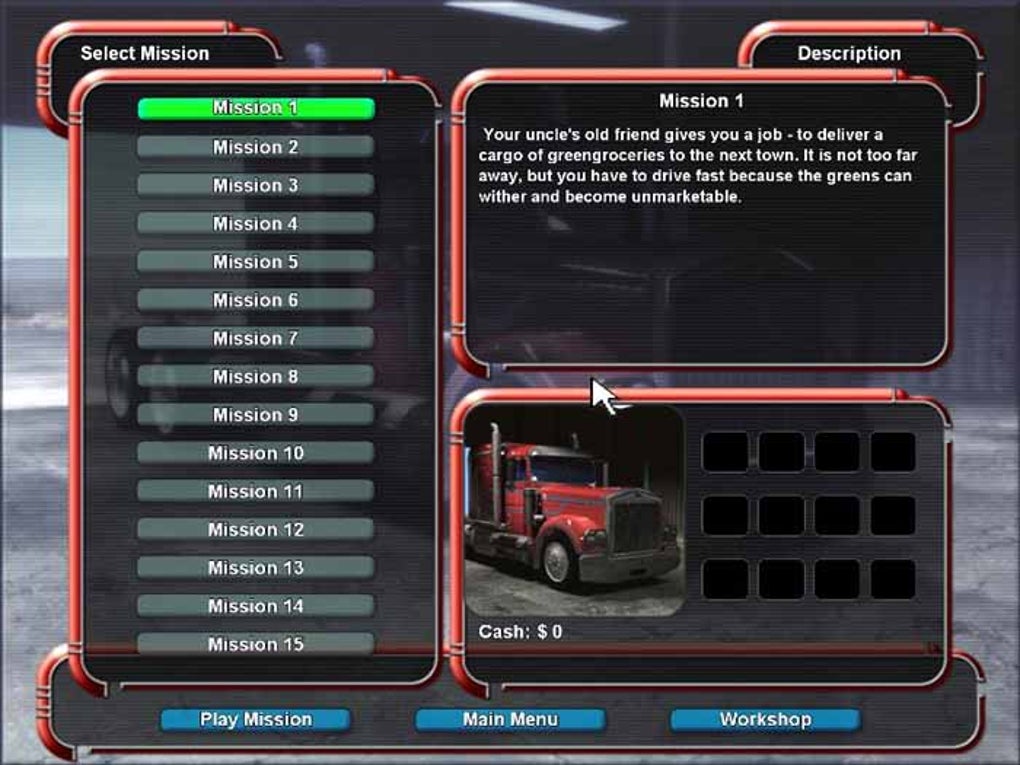Image resolution: width=1020 pixels, height=765 pixels.
Task: Select Mission 6
Action: 255,300
